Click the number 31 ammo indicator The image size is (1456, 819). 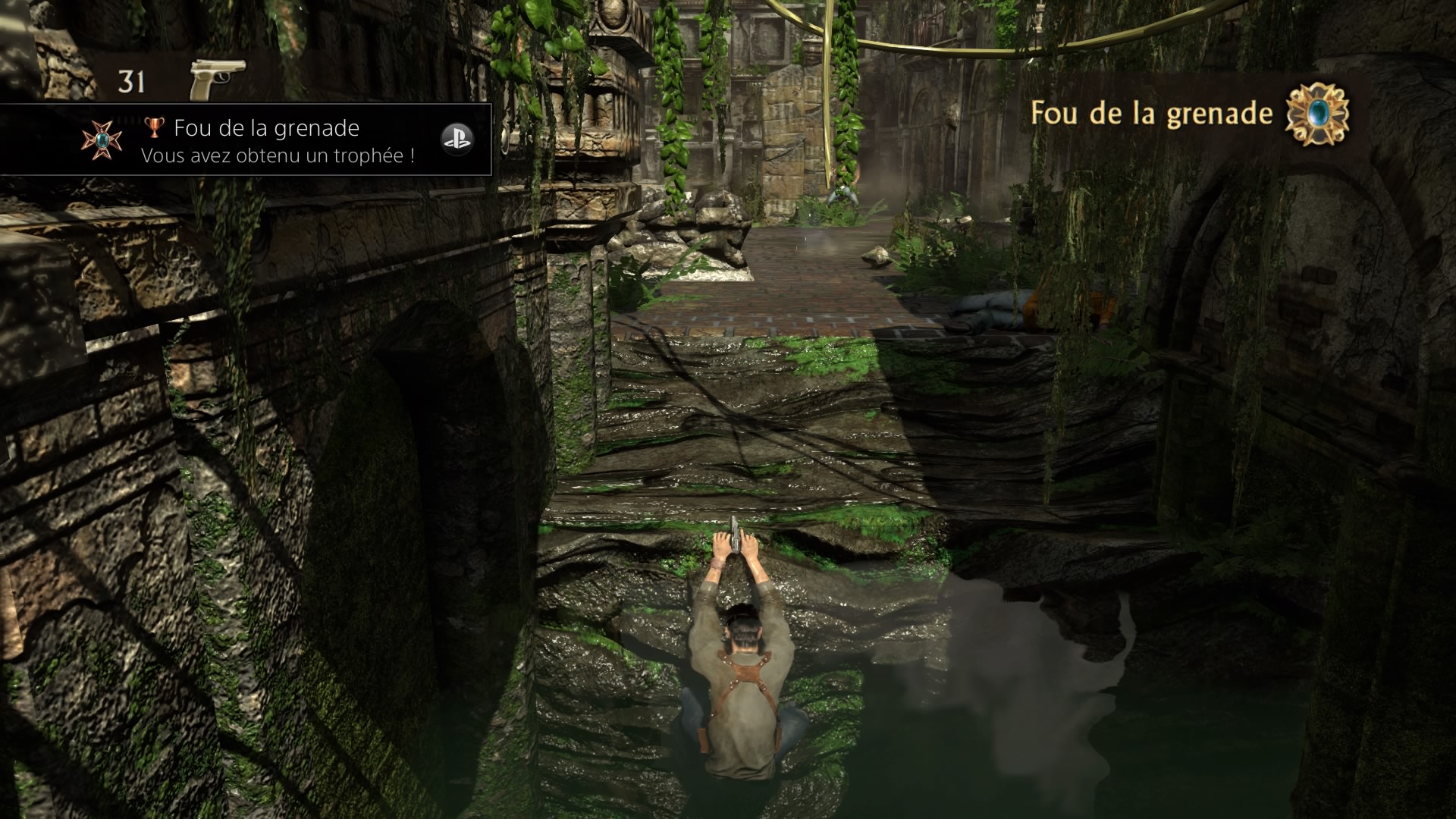tap(130, 80)
